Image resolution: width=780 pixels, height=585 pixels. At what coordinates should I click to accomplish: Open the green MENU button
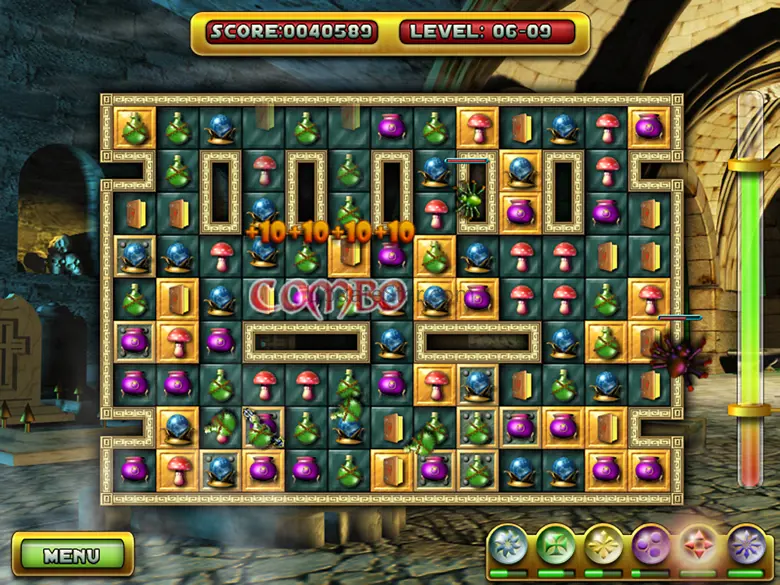(x=72, y=555)
